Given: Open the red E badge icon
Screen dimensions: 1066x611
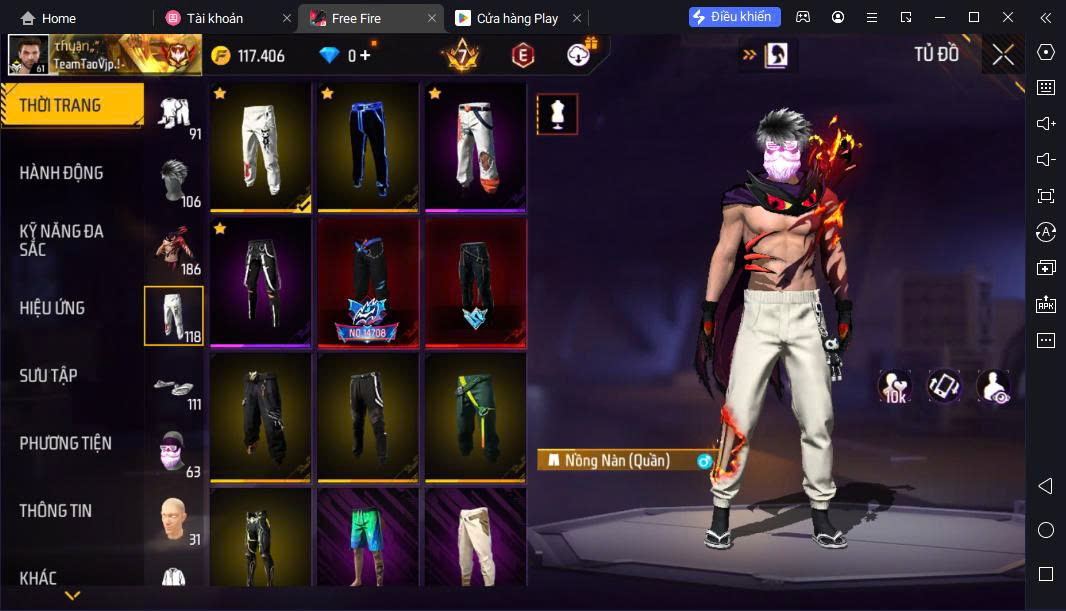Looking at the screenshot, I should tap(522, 56).
